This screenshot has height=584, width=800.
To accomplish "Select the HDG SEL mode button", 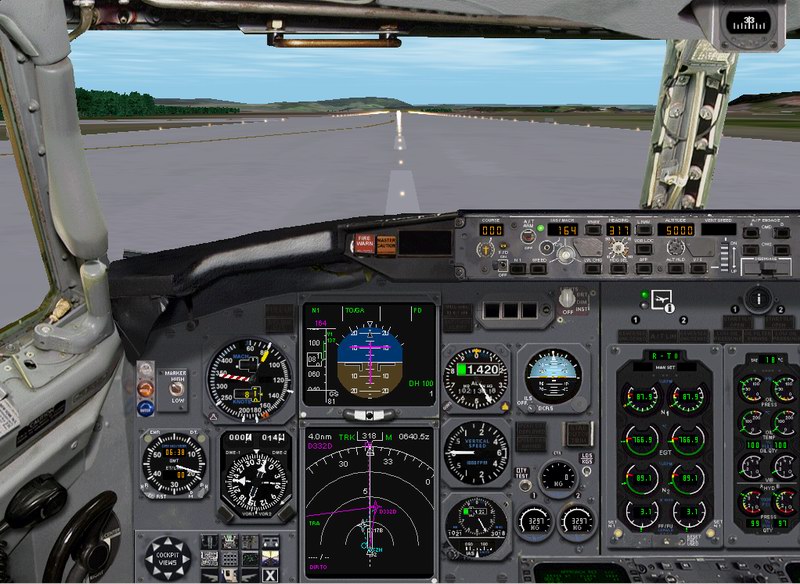I will [x=619, y=268].
